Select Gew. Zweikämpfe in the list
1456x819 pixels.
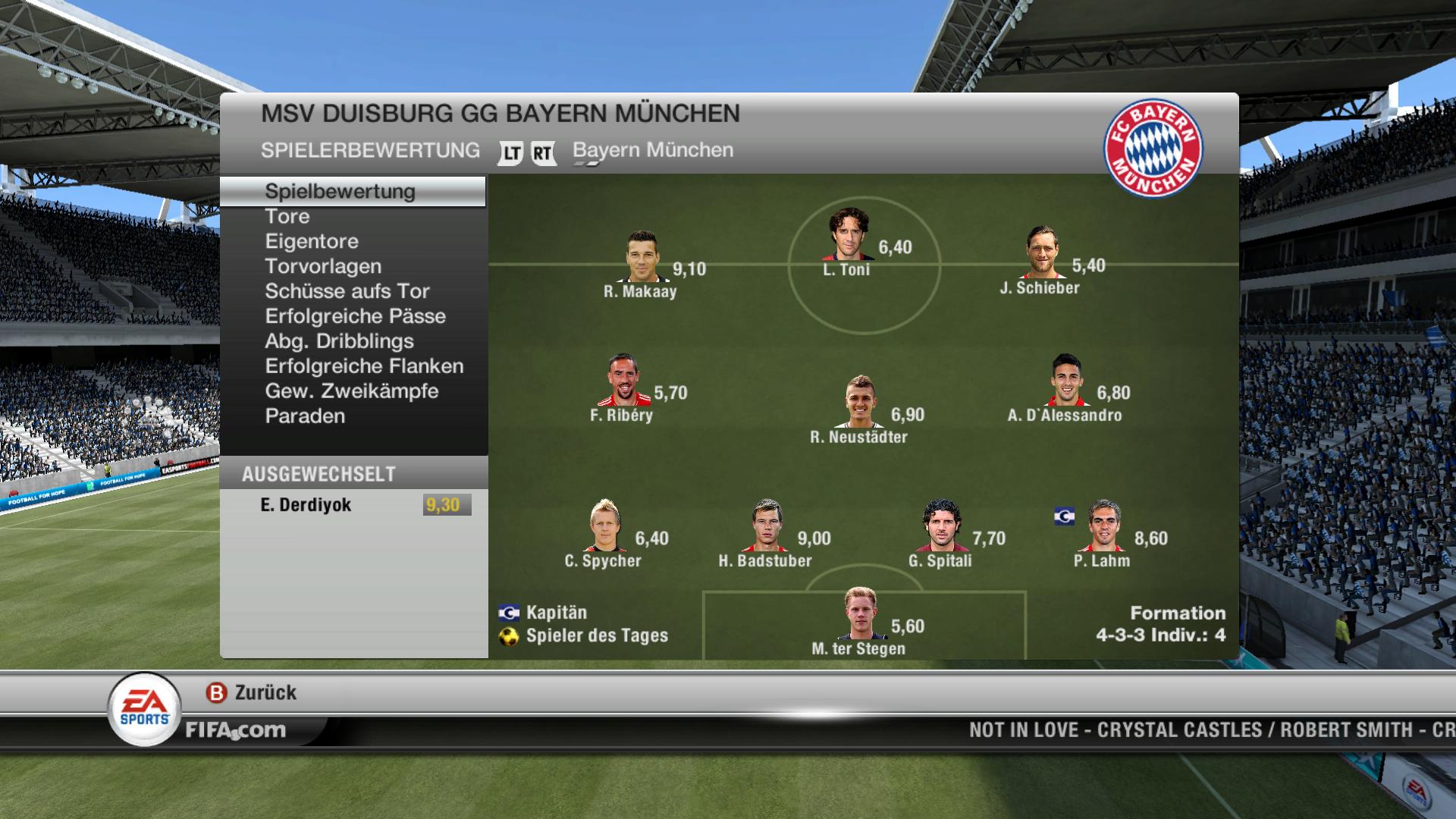[x=352, y=392]
